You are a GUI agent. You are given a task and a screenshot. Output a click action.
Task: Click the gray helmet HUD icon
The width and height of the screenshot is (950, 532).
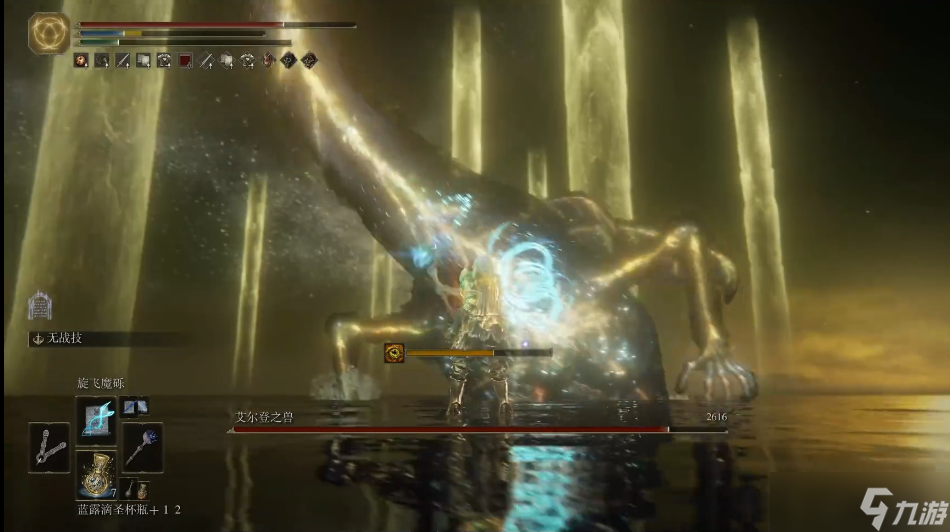tap(40, 304)
